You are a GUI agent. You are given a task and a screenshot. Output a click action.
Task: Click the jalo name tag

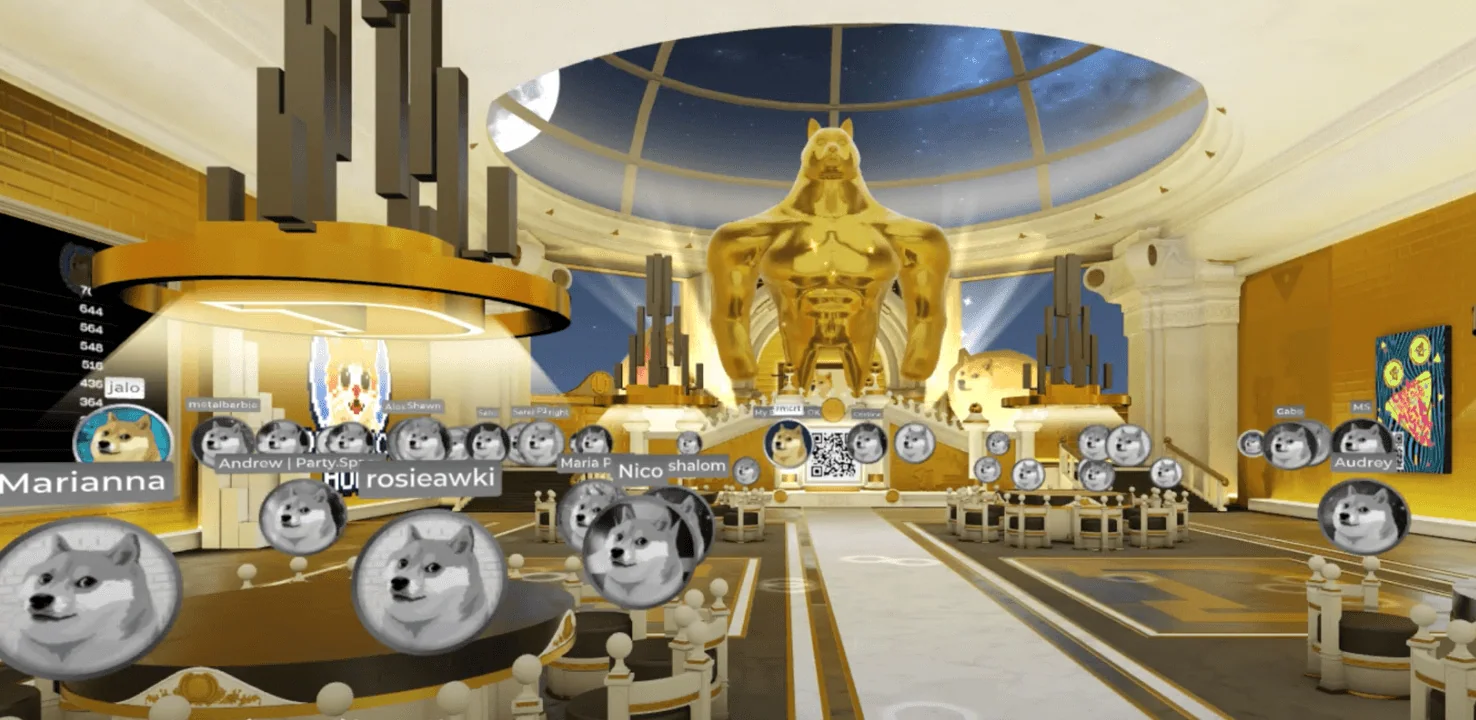(124, 385)
